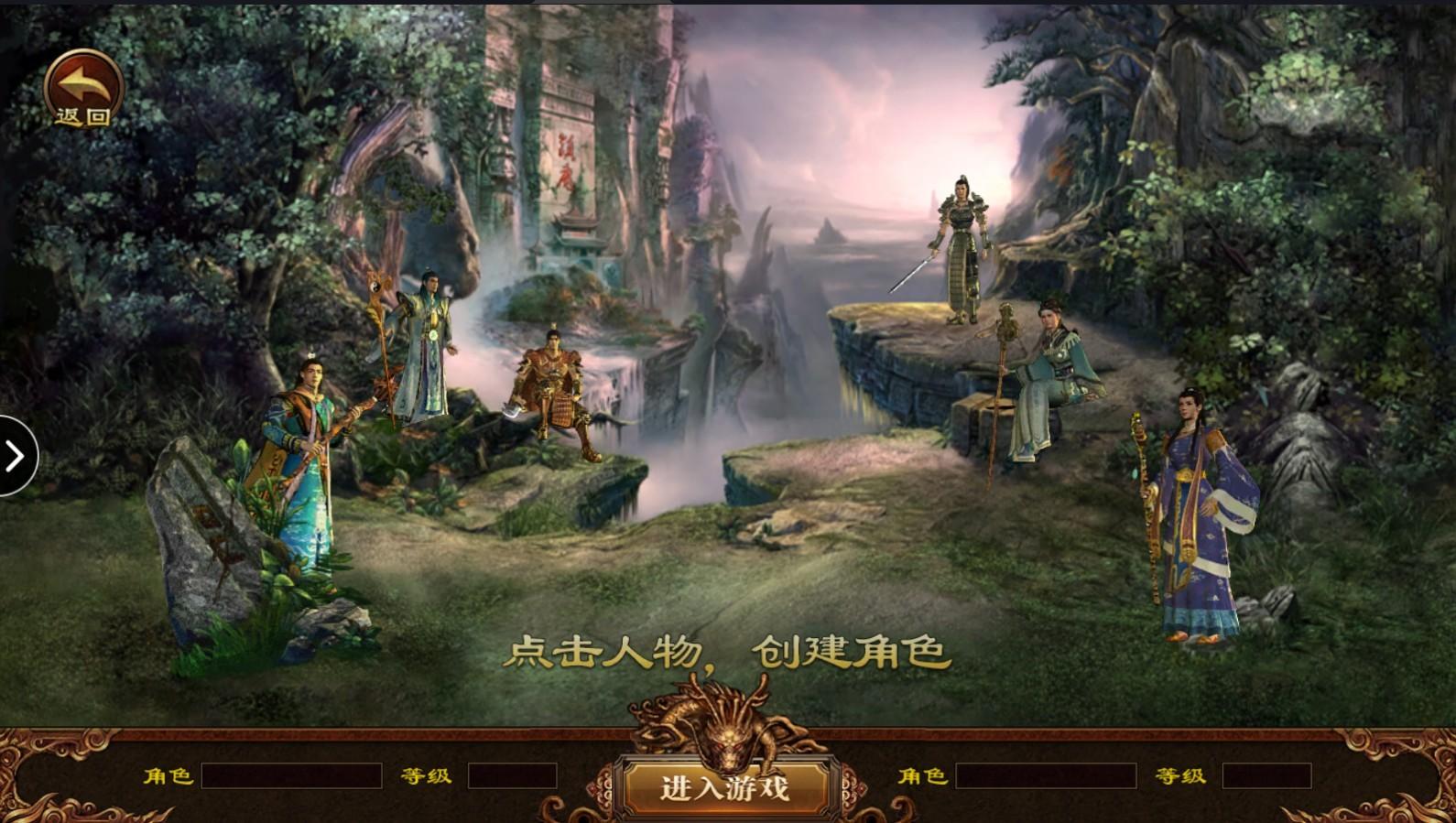Click the left 角色 name input field
Viewport: 1456px width, 823px height.
pos(293,775)
